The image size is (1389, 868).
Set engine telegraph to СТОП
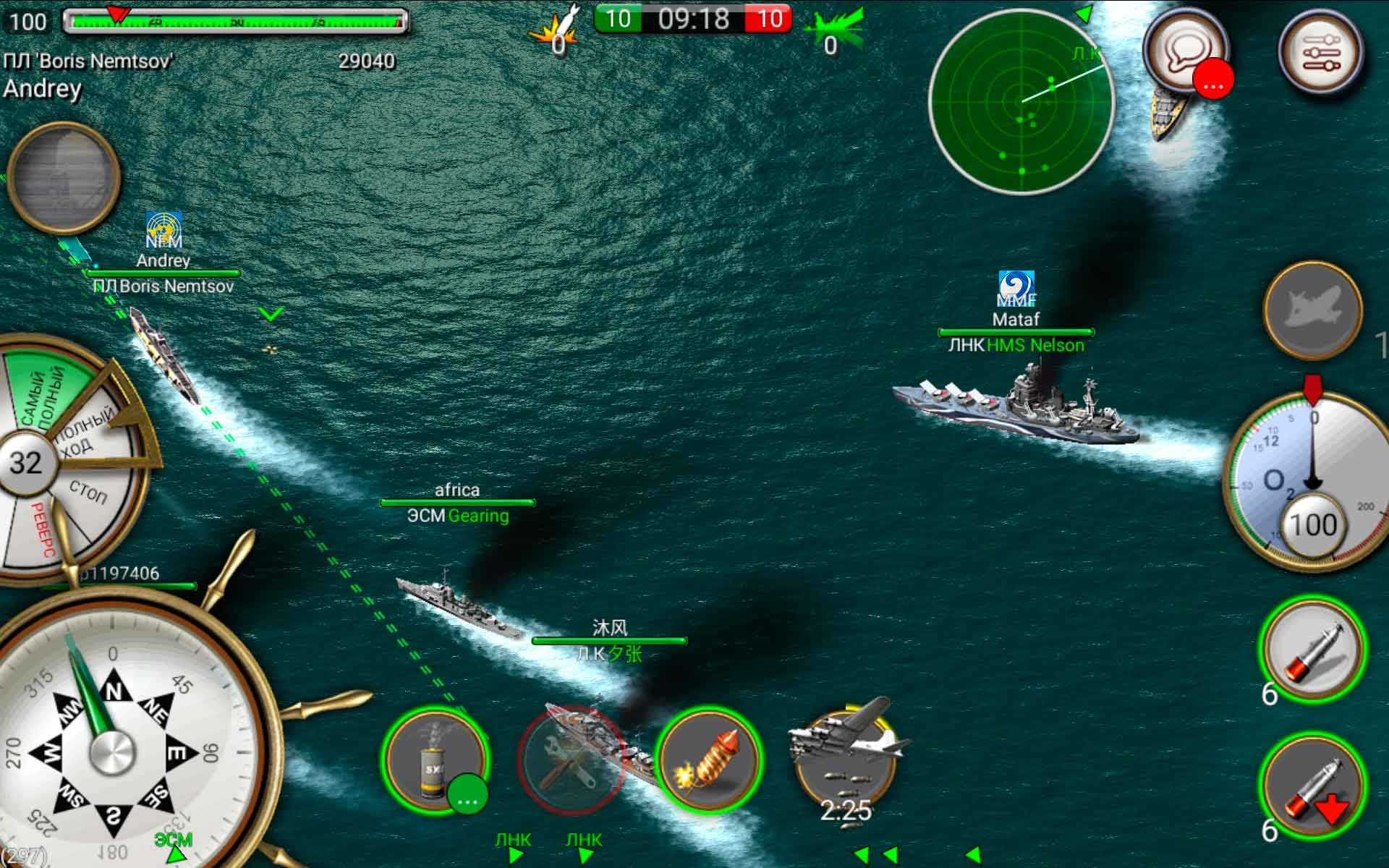tap(88, 493)
